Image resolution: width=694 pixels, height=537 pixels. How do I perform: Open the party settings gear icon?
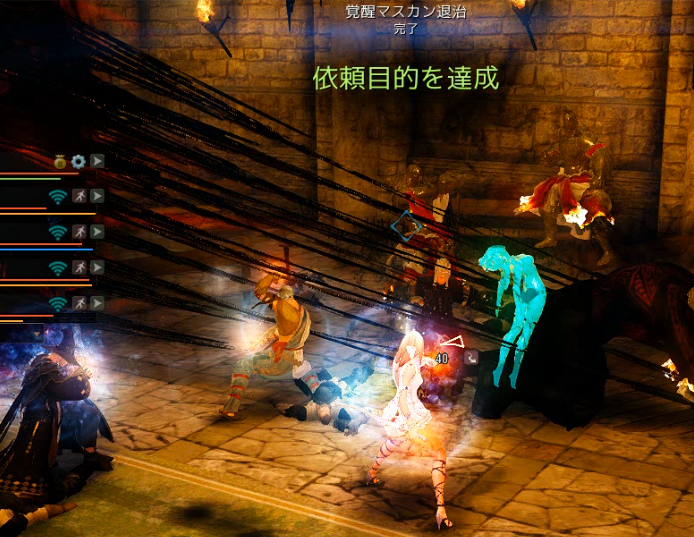(78, 160)
